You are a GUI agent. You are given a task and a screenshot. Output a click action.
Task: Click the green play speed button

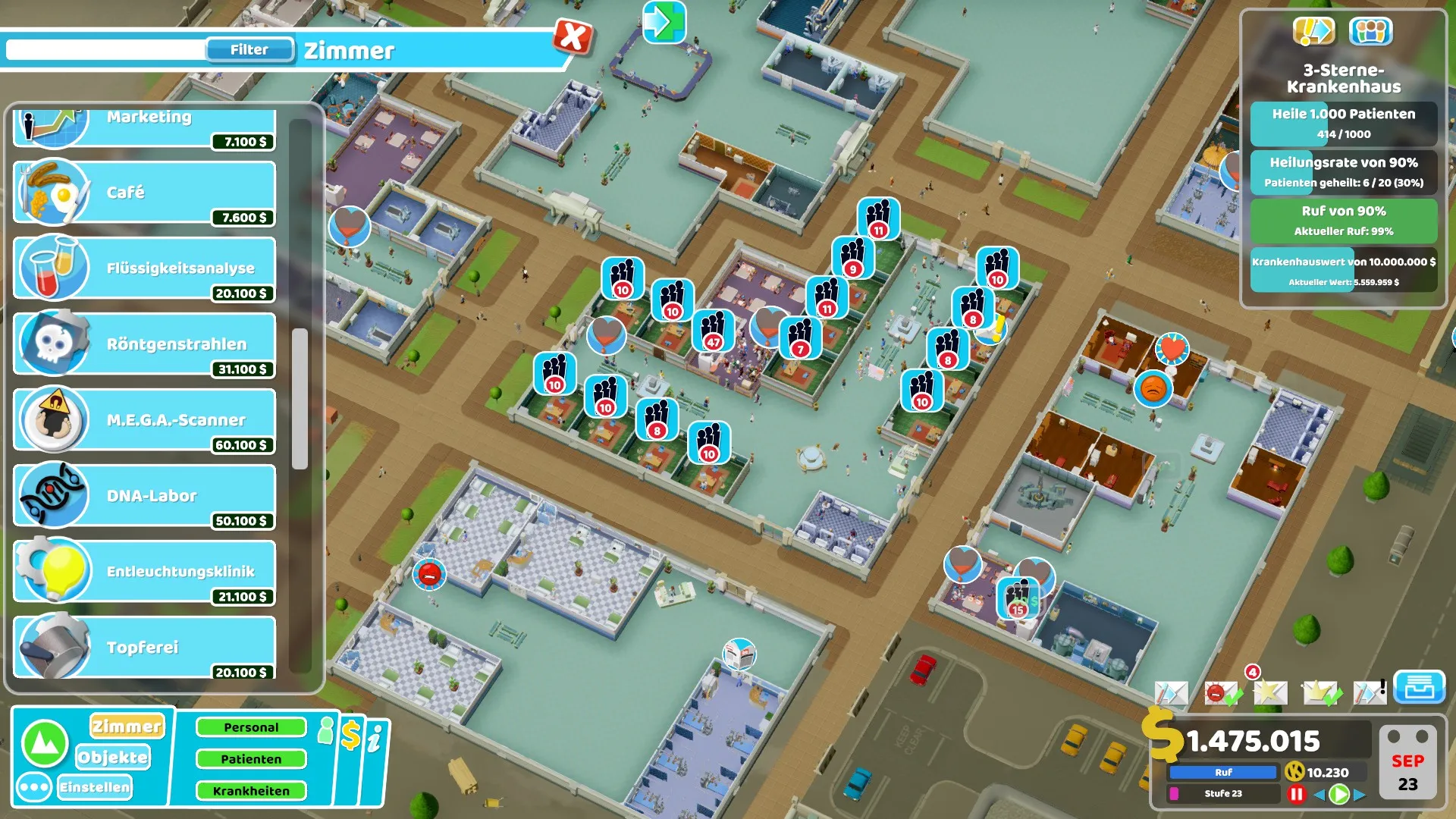coord(1339,794)
